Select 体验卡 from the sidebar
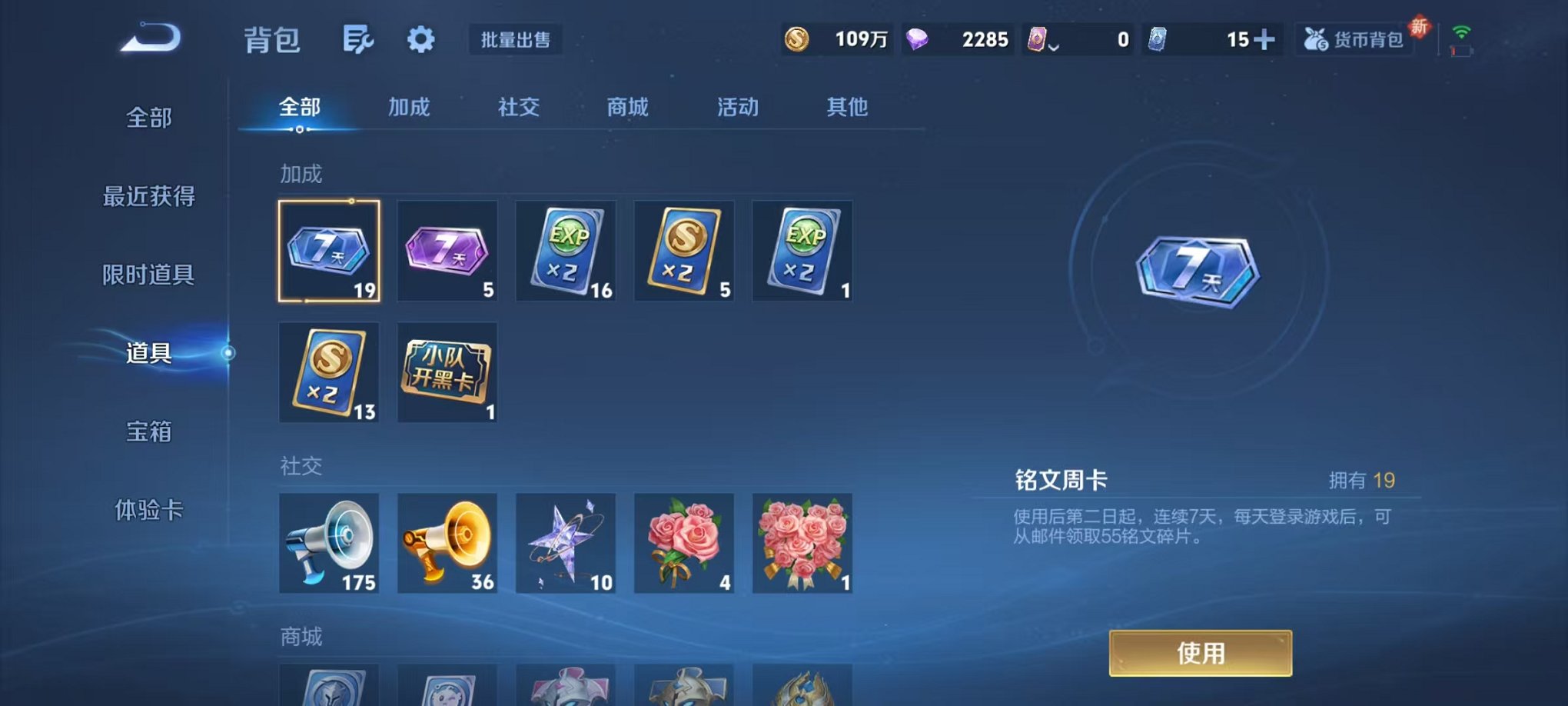Viewport: 1568px width, 706px height. coord(148,512)
